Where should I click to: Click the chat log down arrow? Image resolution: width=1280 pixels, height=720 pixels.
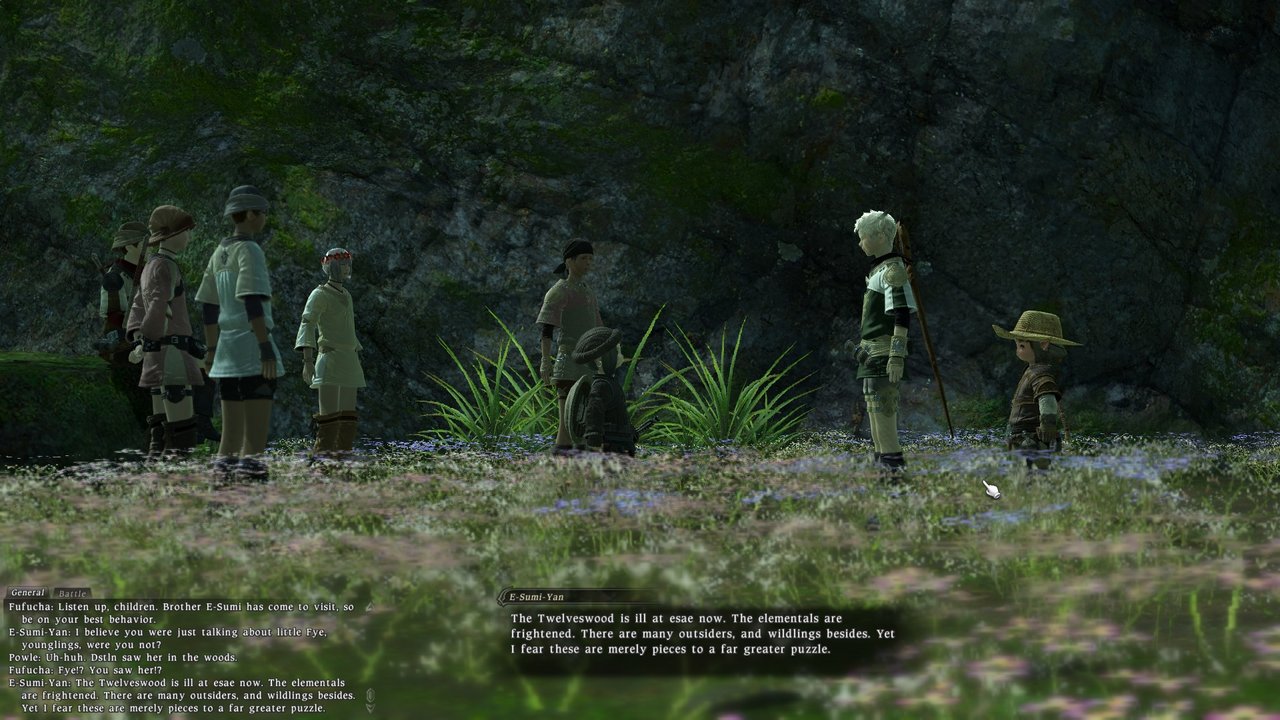(370, 707)
